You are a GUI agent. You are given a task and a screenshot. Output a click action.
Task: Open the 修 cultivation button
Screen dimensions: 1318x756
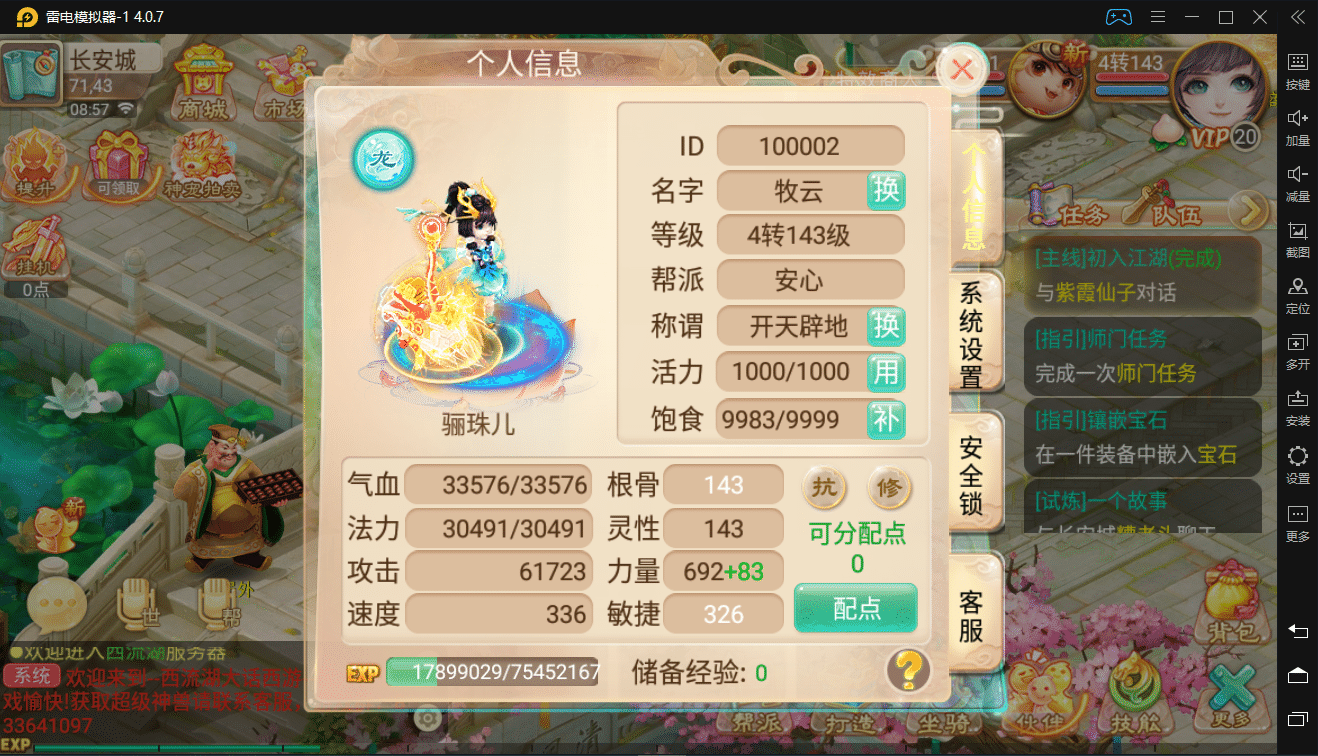click(x=889, y=488)
